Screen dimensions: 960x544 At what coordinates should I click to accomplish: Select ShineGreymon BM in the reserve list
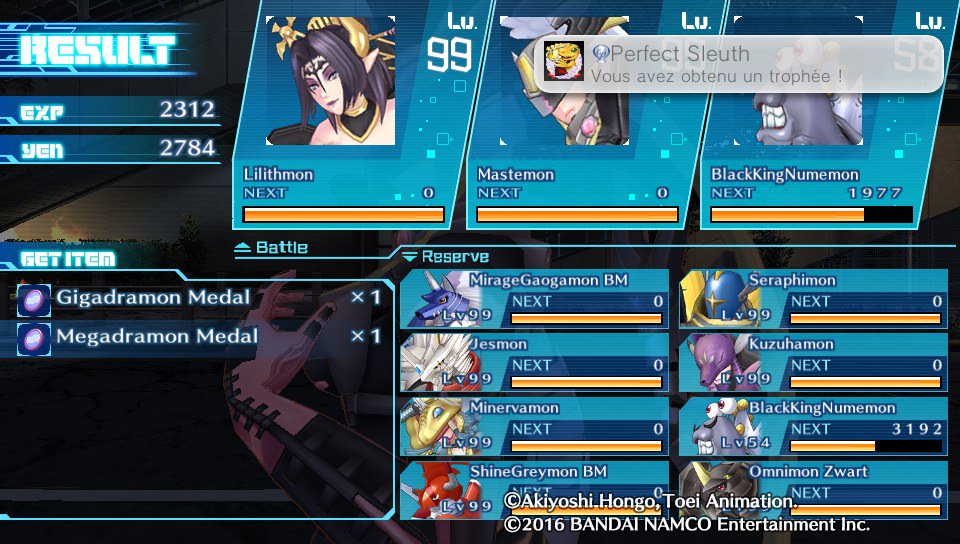tap(534, 489)
